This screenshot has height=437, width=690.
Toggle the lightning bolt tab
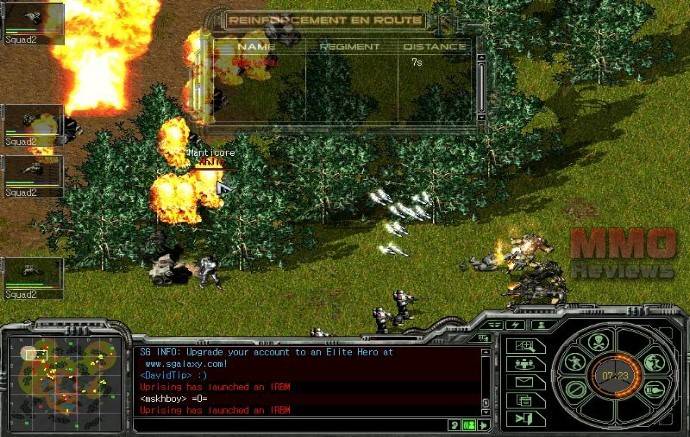point(516,325)
